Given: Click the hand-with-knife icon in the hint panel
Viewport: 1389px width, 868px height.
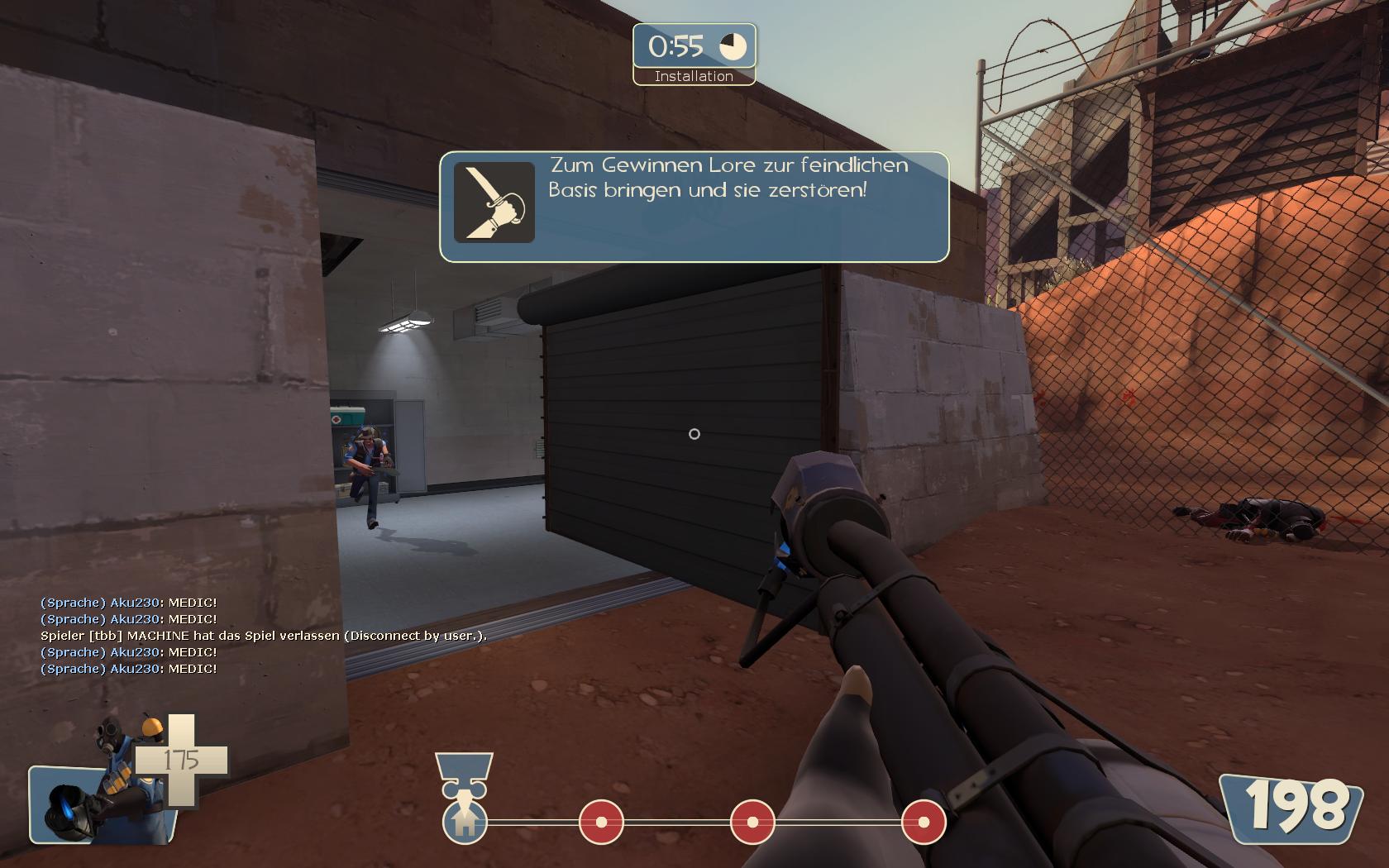Looking at the screenshot, I should point(494,203).
